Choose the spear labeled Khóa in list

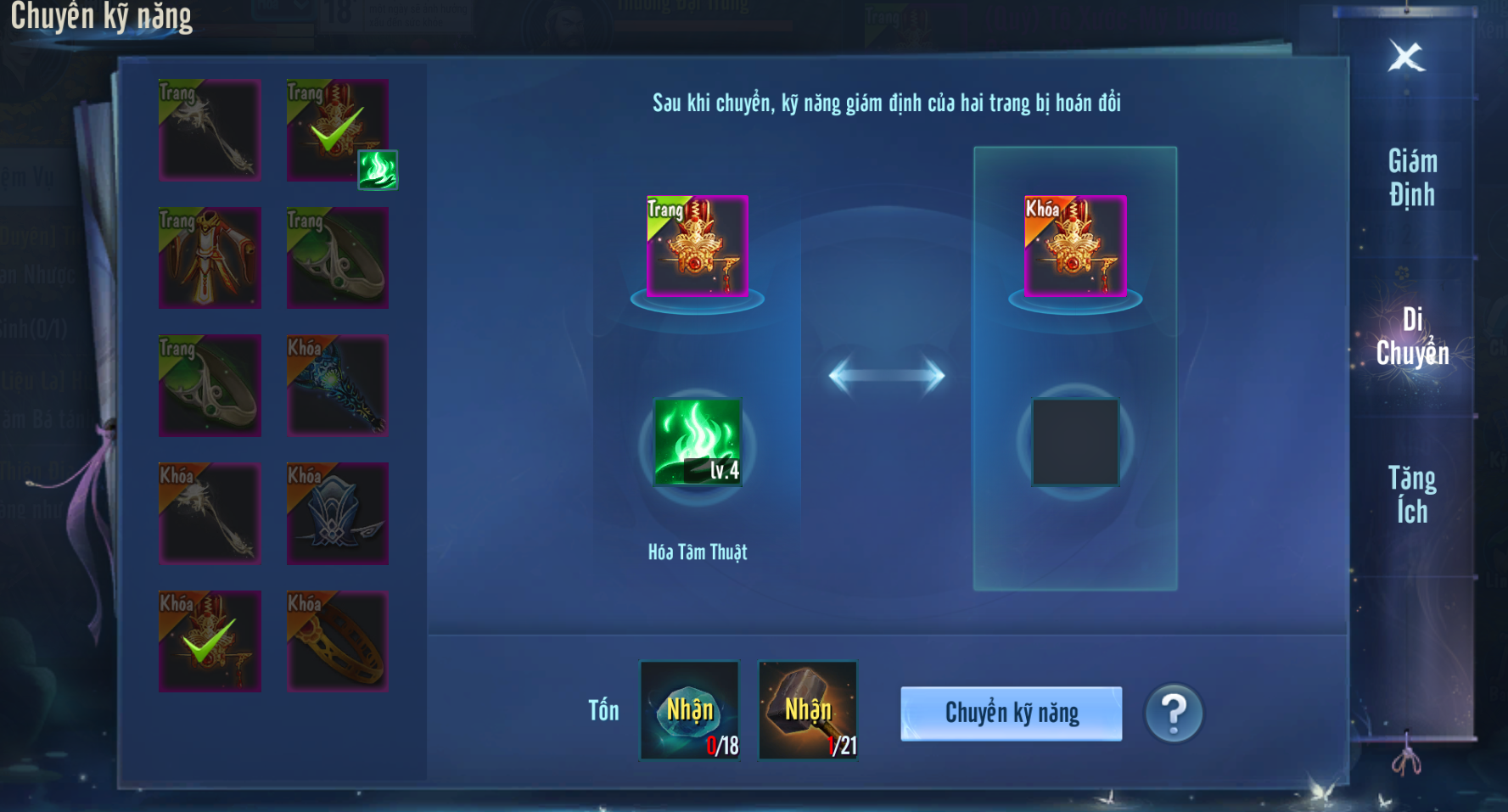click(x=210, y=513)
